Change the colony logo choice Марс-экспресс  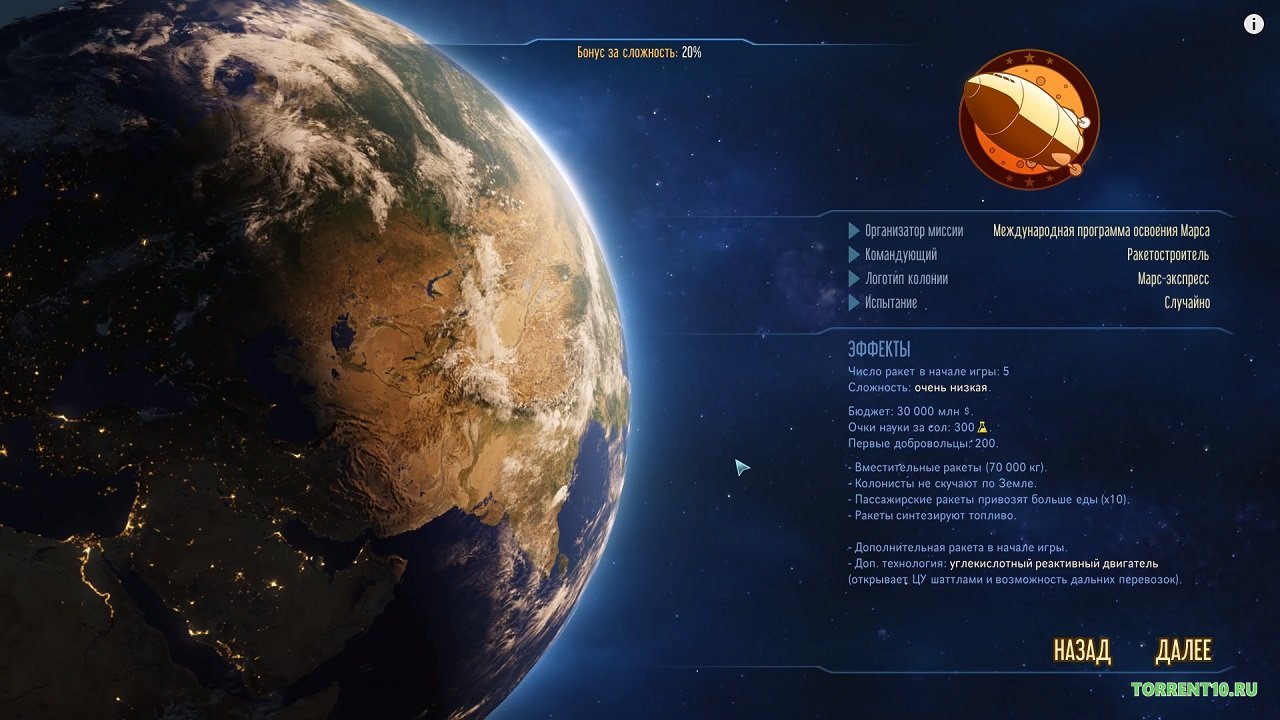click(1175, 279)
